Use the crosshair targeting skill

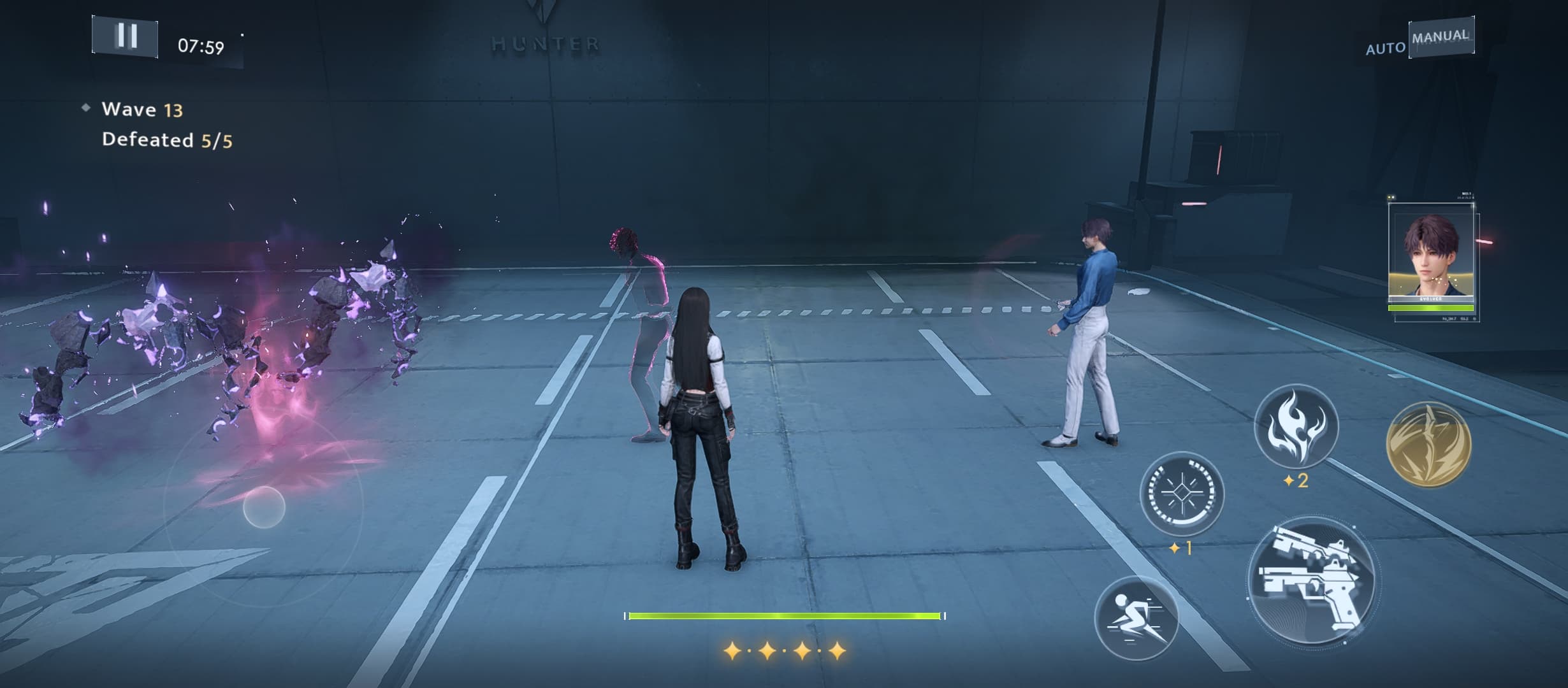(x=1181, y=494)
